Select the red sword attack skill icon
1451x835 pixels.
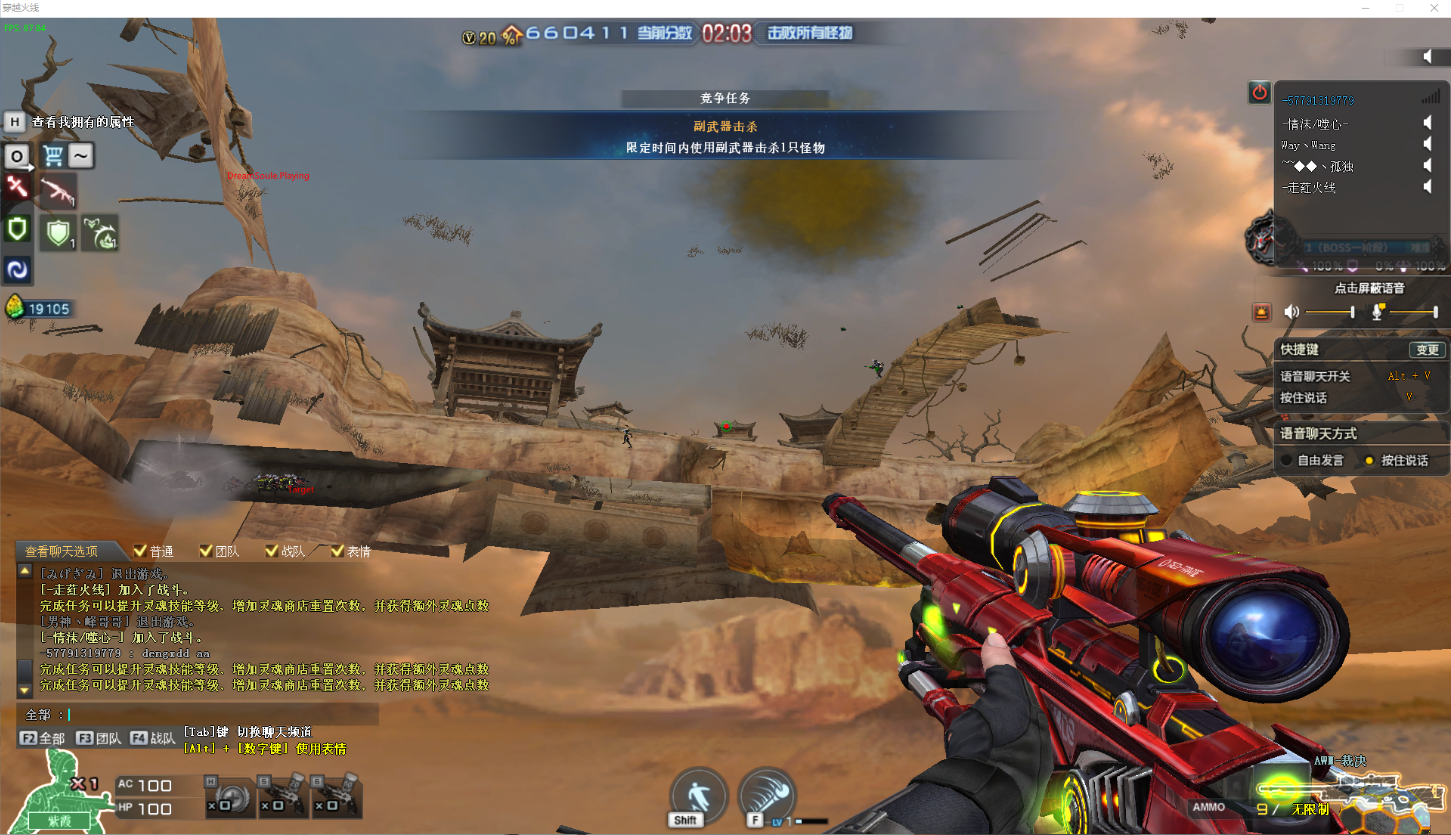[17, 187]
